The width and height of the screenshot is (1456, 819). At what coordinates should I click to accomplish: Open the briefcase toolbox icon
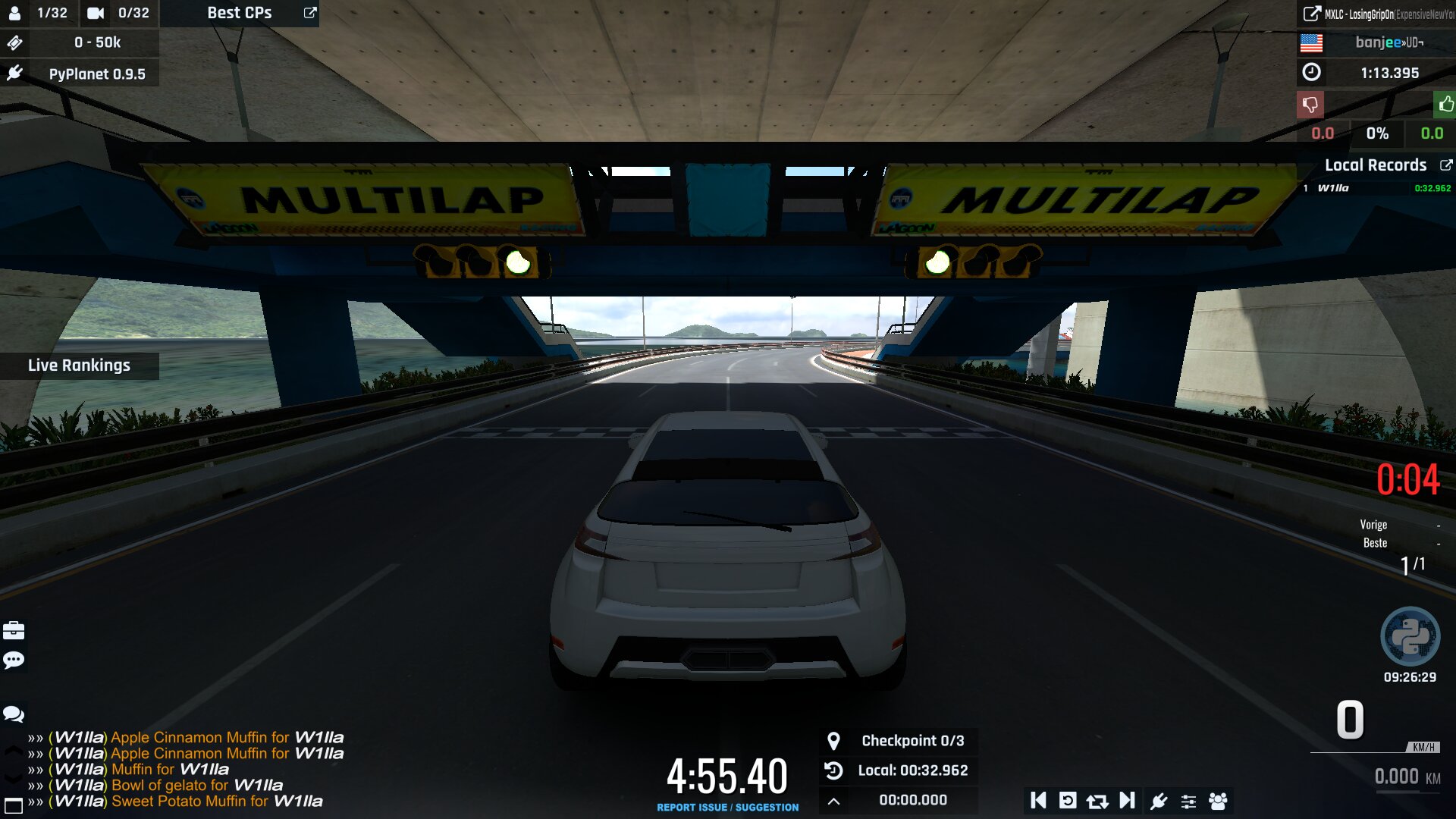[x=14, y=631]
